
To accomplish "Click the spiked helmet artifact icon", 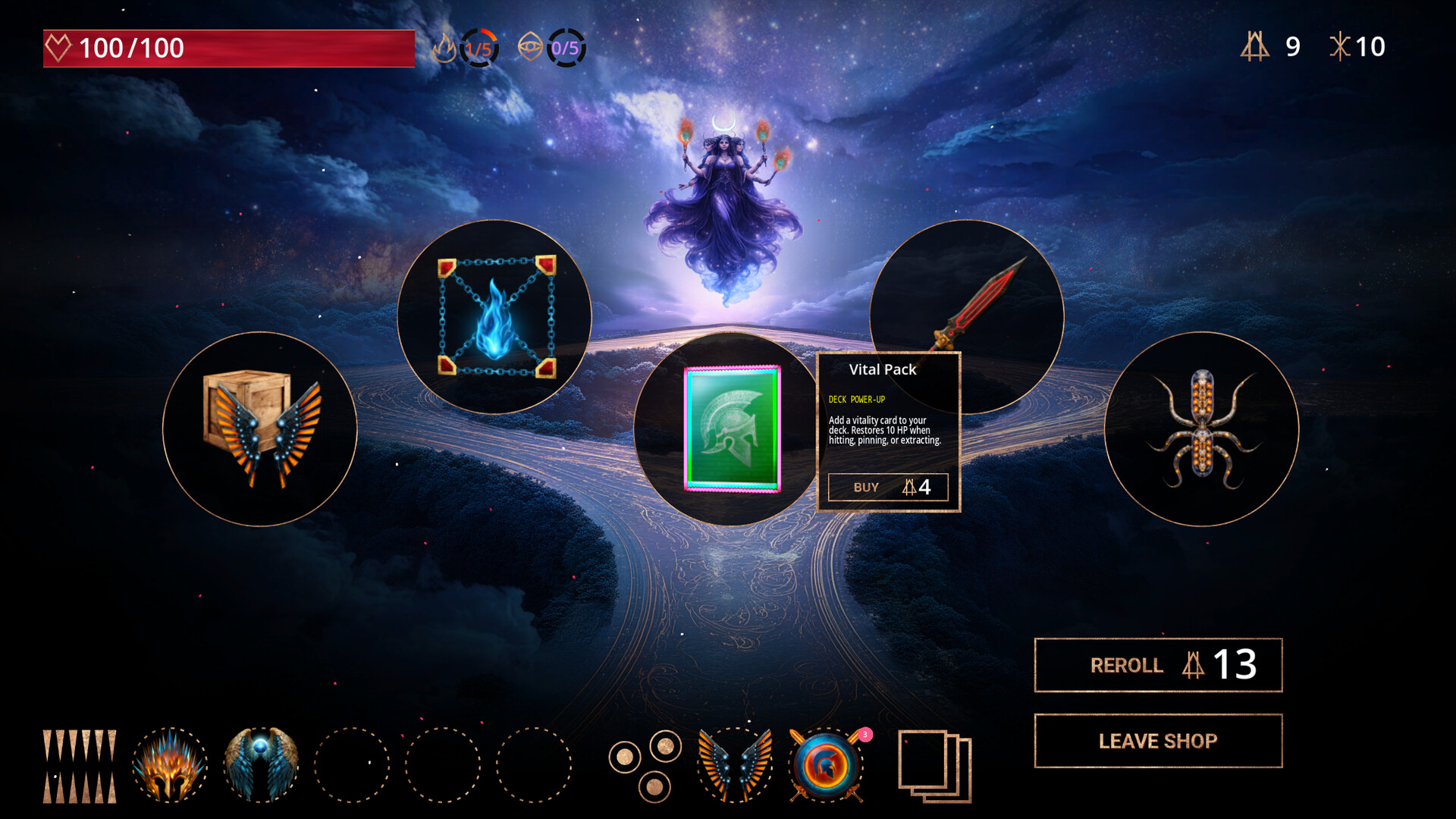I will coord(170,766).
